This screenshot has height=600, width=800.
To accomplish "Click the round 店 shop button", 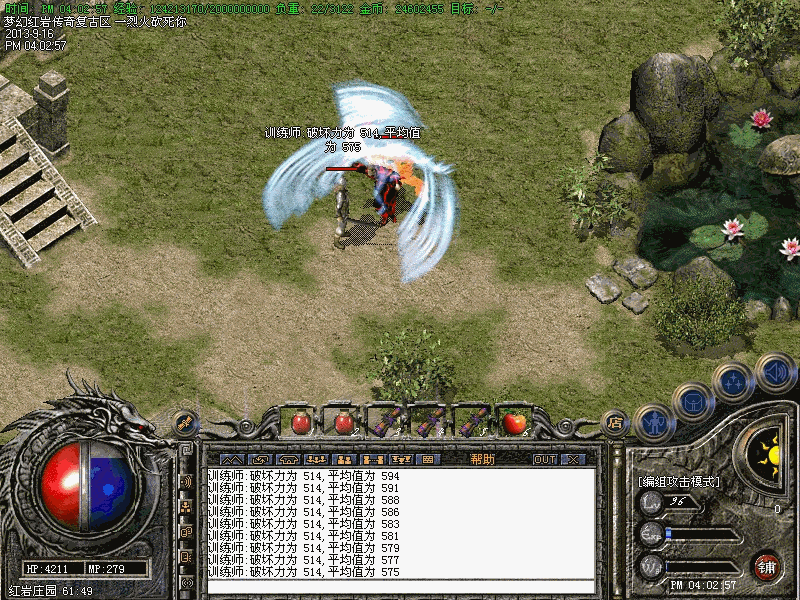I will (615, 423).
